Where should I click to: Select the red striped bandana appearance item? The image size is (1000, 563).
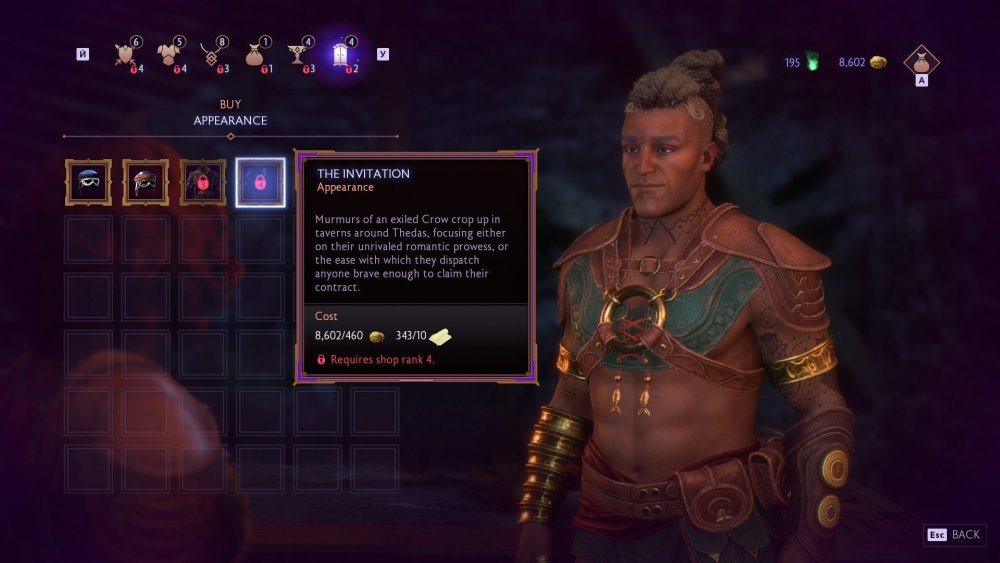[146, 182]
